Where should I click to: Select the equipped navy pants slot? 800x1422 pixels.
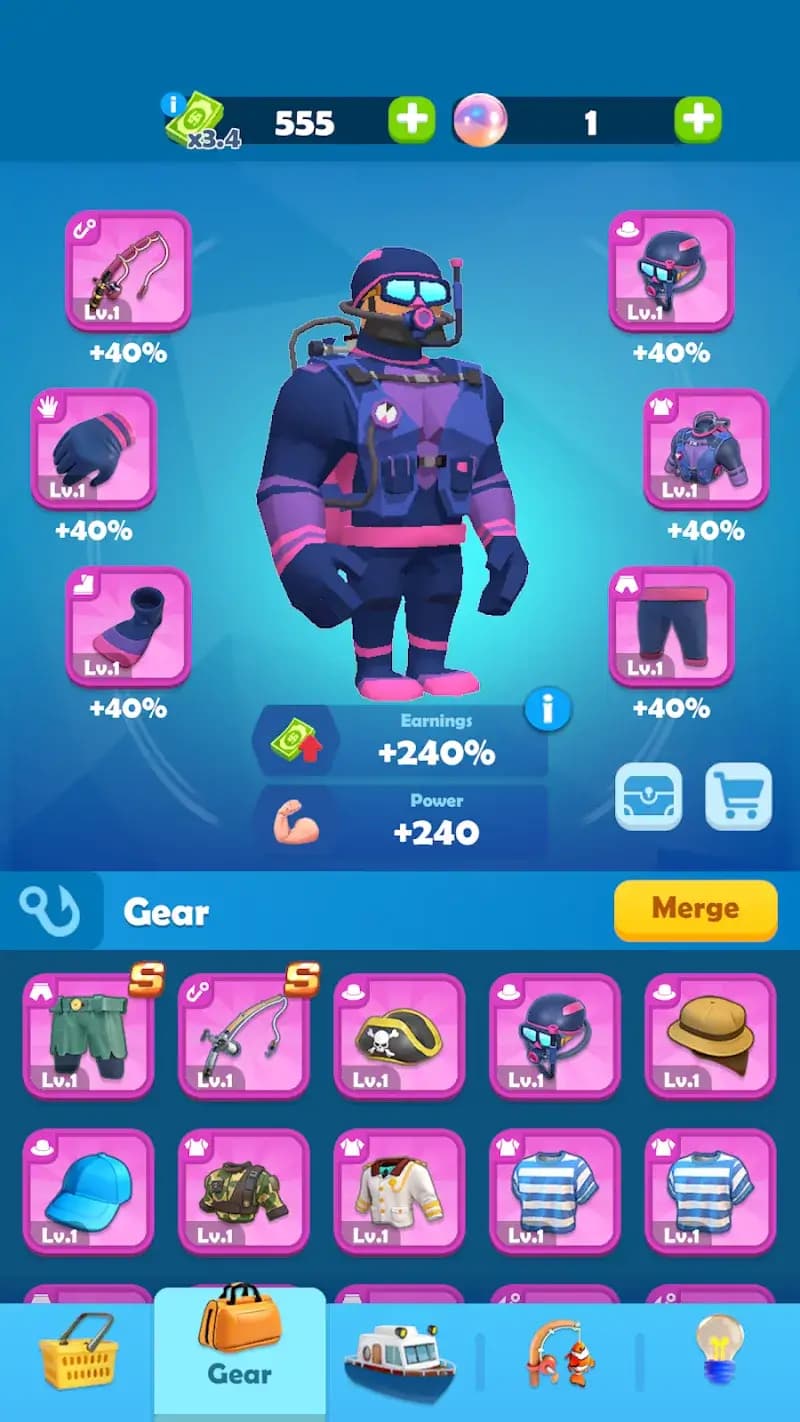click(671, 626)
